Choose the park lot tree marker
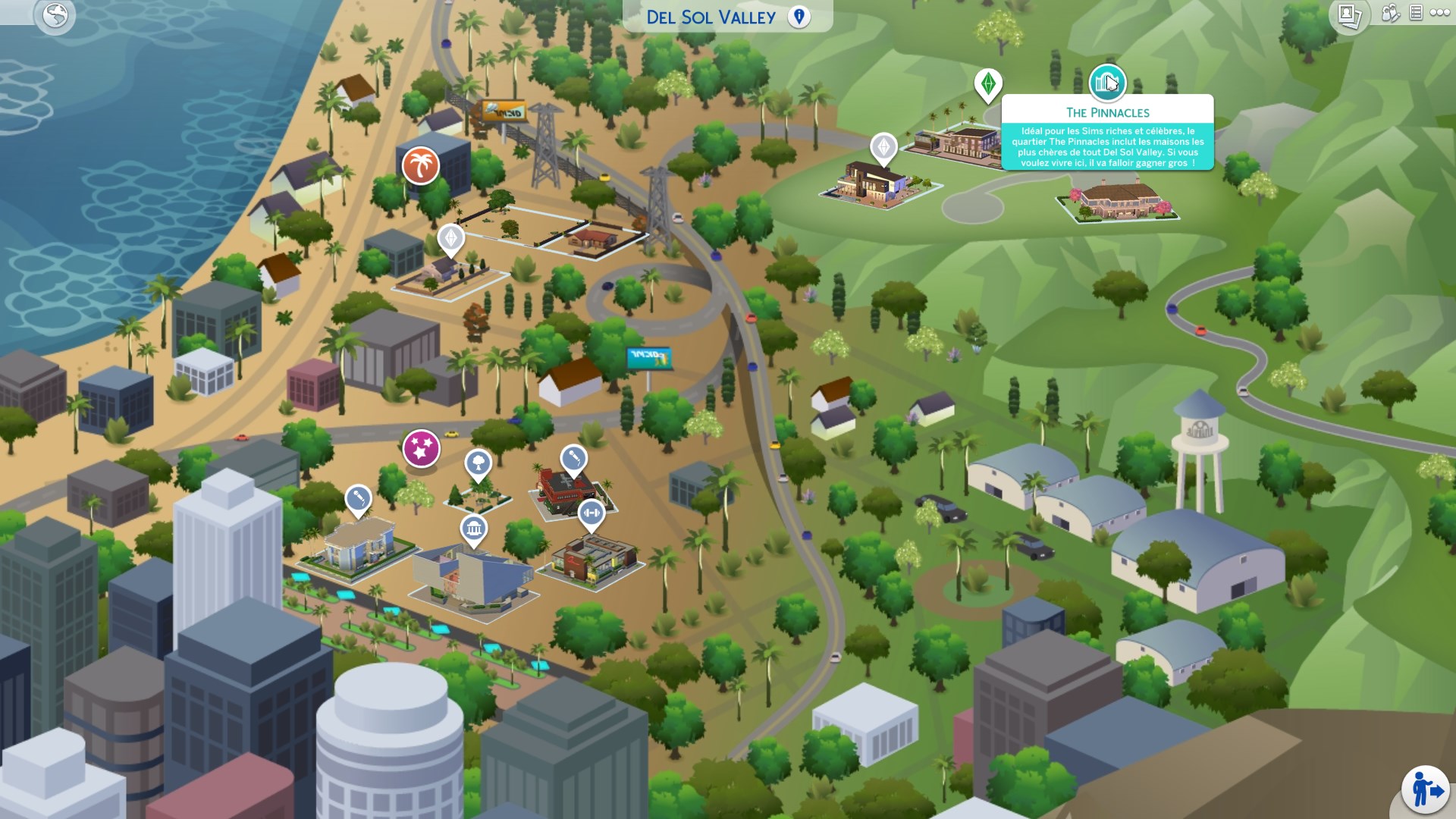This screenshot has width=1456, height=819. point(478,462)
